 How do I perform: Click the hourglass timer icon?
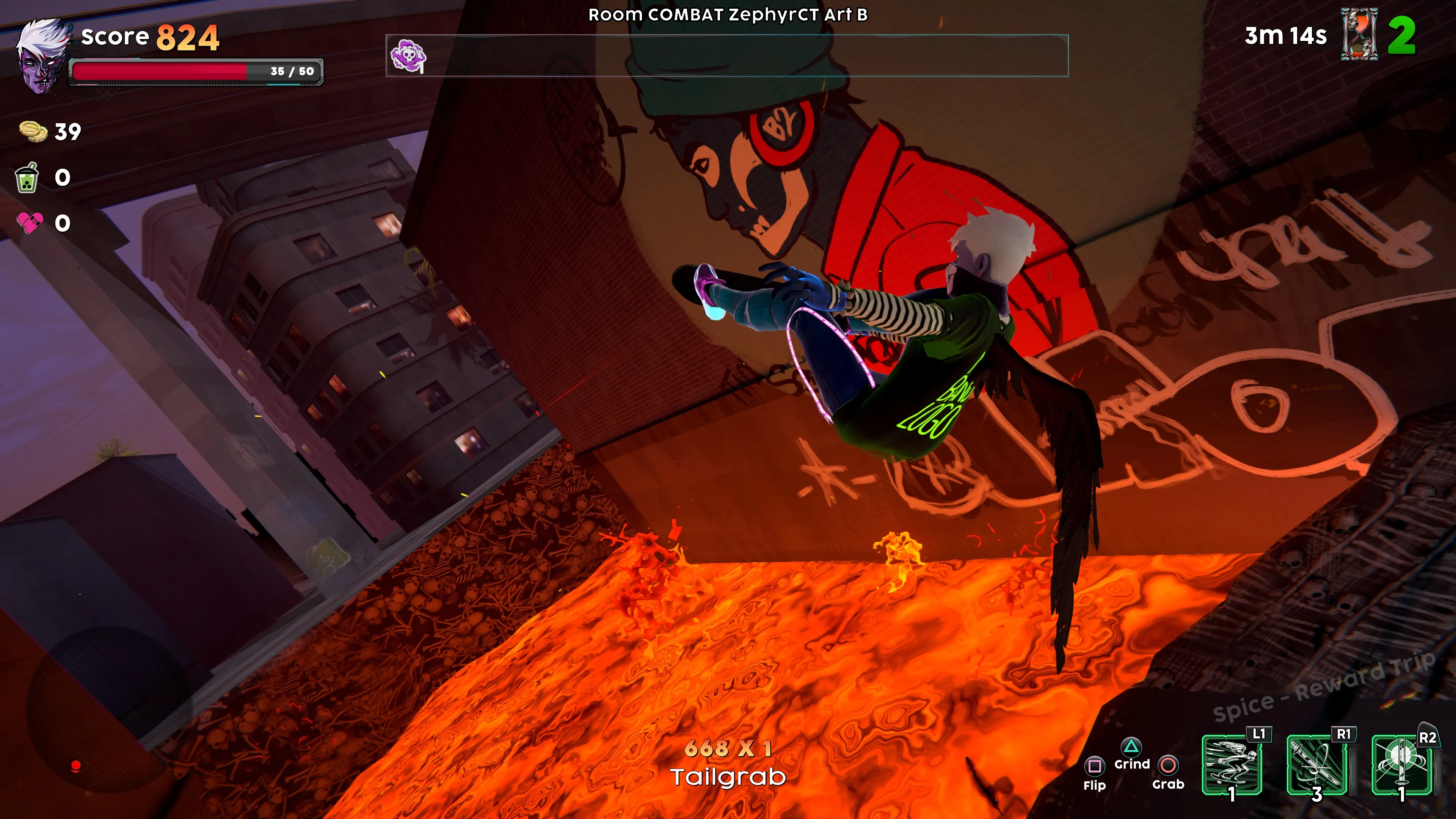pos(1359,35)
